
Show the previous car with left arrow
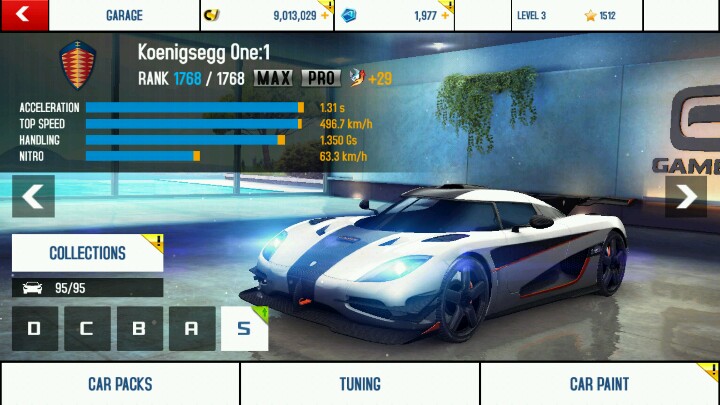click(x=33, y=197)
